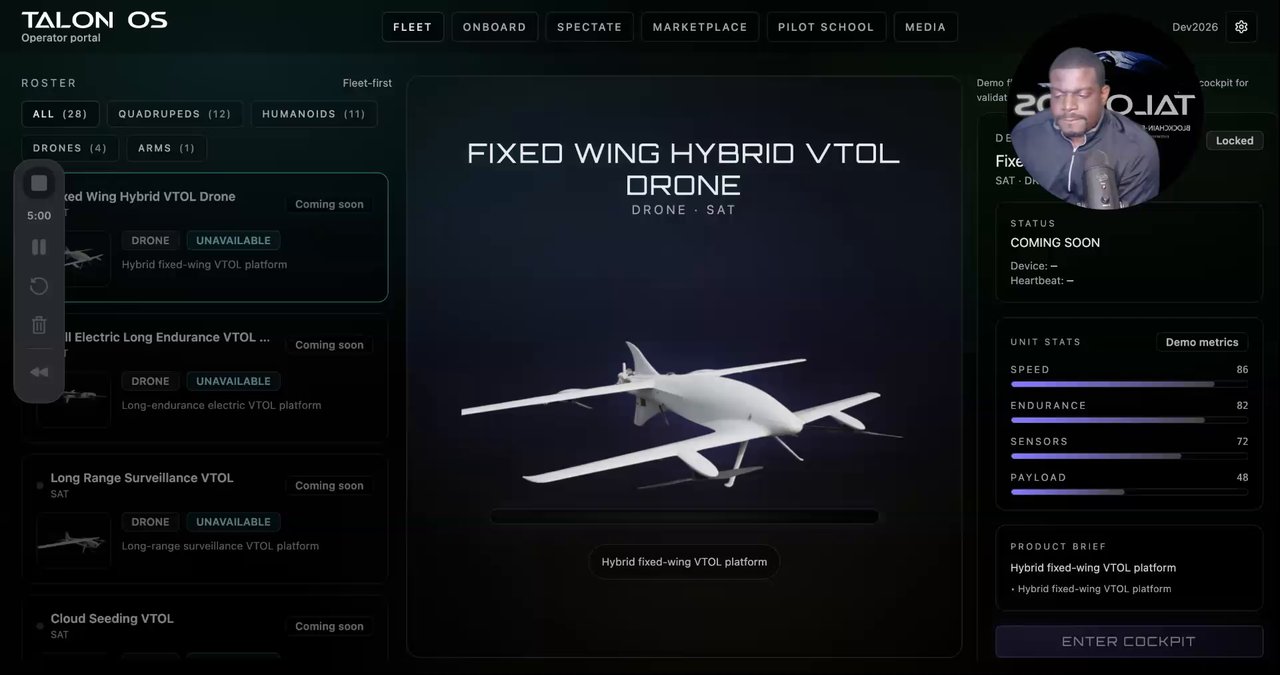Filter roster by All (28)
This screenshot has width=1280, height=675.
pyautogui.click(x=60, y=114)
